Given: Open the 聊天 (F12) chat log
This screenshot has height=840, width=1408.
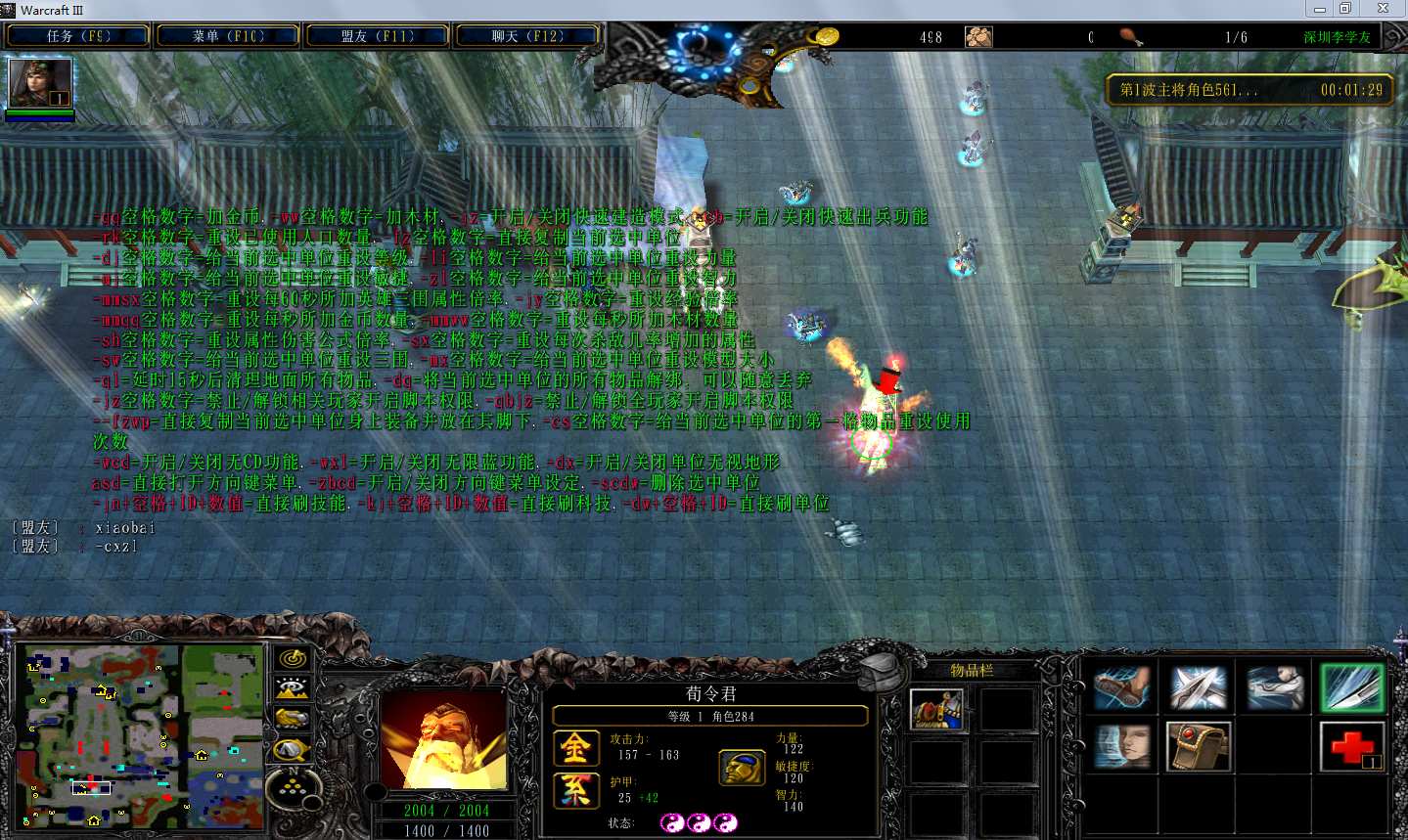Looking at the screenshot, I should [x=527, y=36].
